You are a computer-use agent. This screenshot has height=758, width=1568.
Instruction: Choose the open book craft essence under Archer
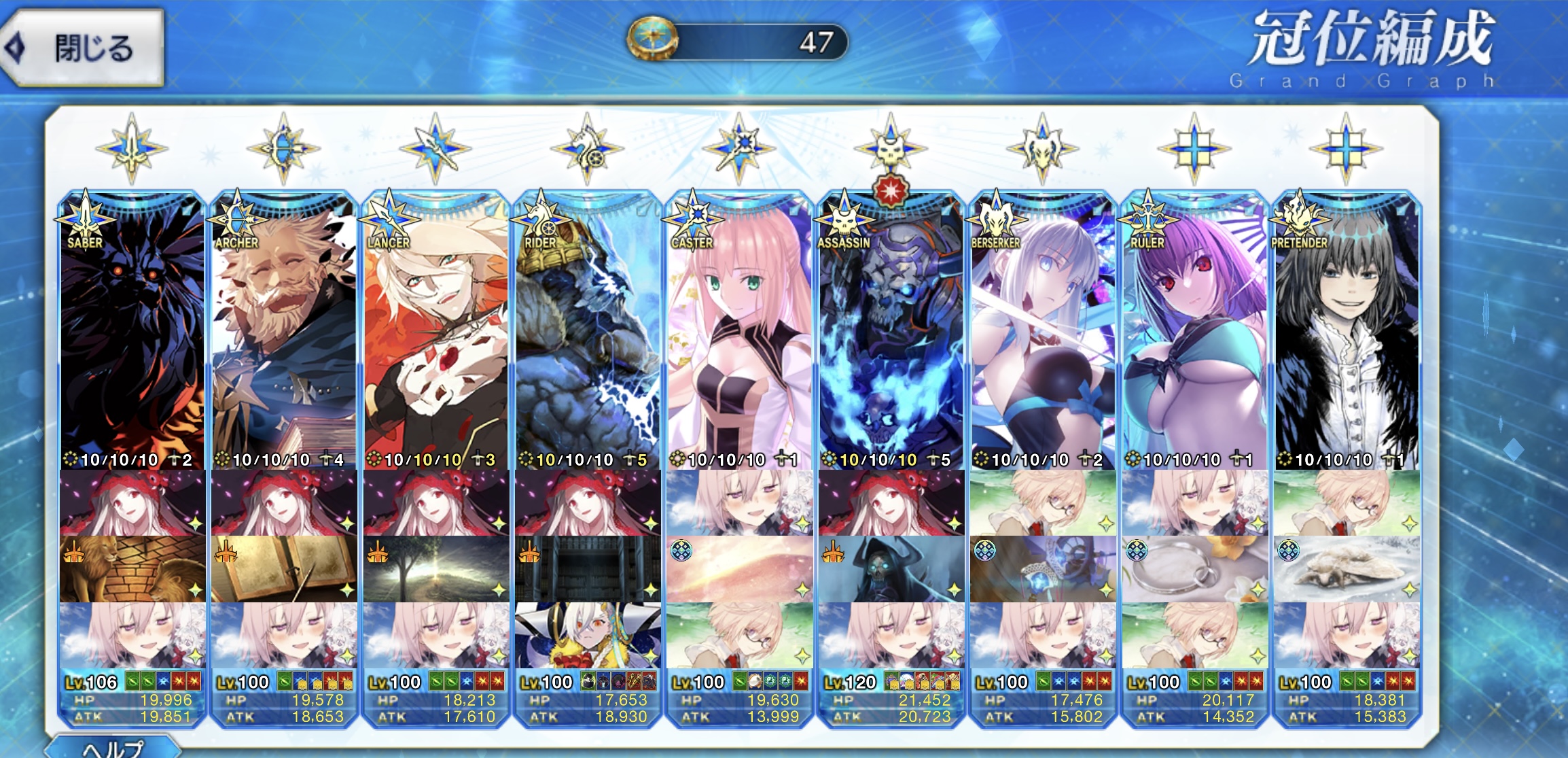pos(284,569)
